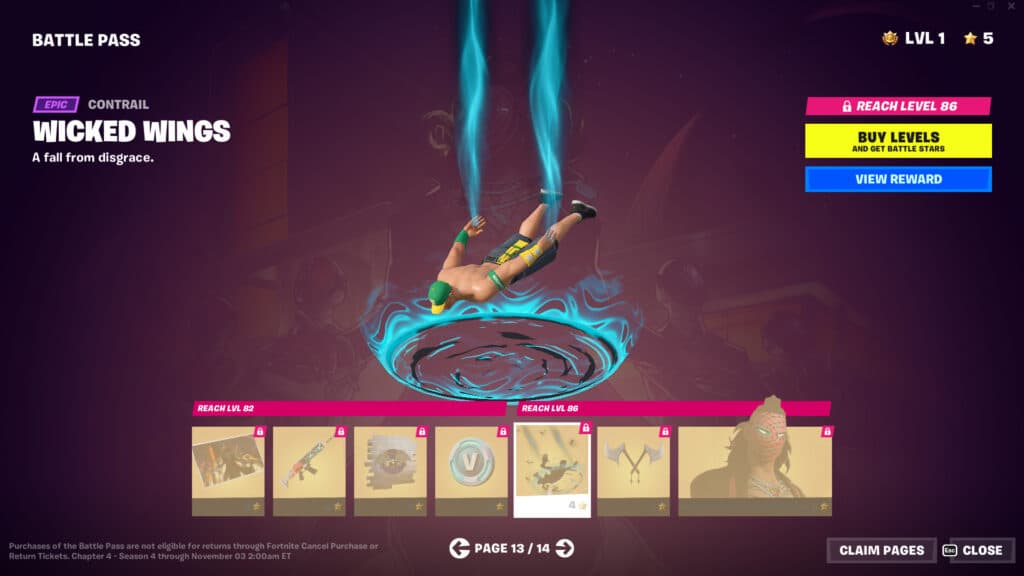Select the masked character outfit reward
Image resolution: width=1024 pixels, height=576 pixels.
click(x=755, y=471)
